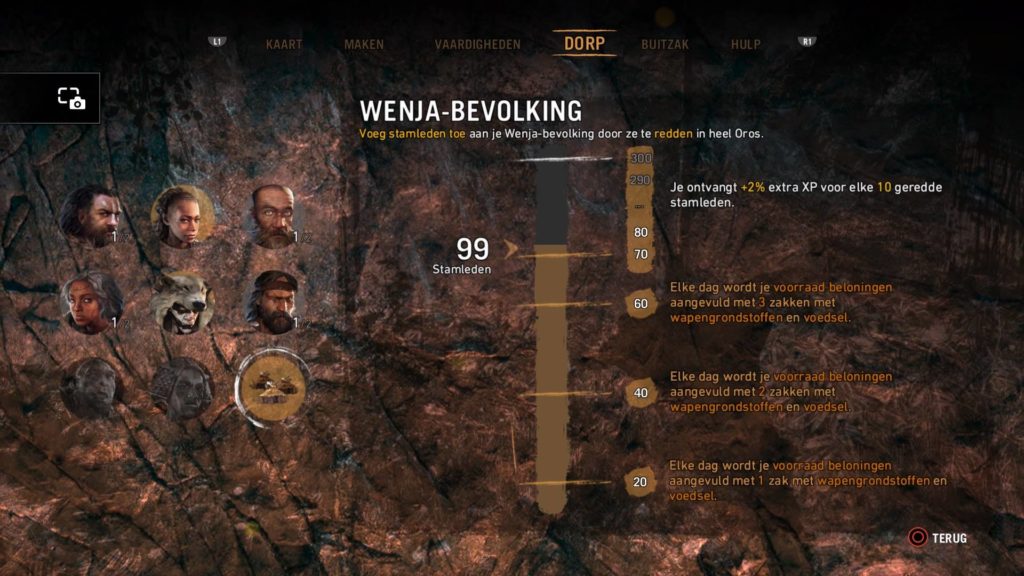1024x576 pixels.
Task: Select the Dorp tab
Action: [x=584, y=43]
